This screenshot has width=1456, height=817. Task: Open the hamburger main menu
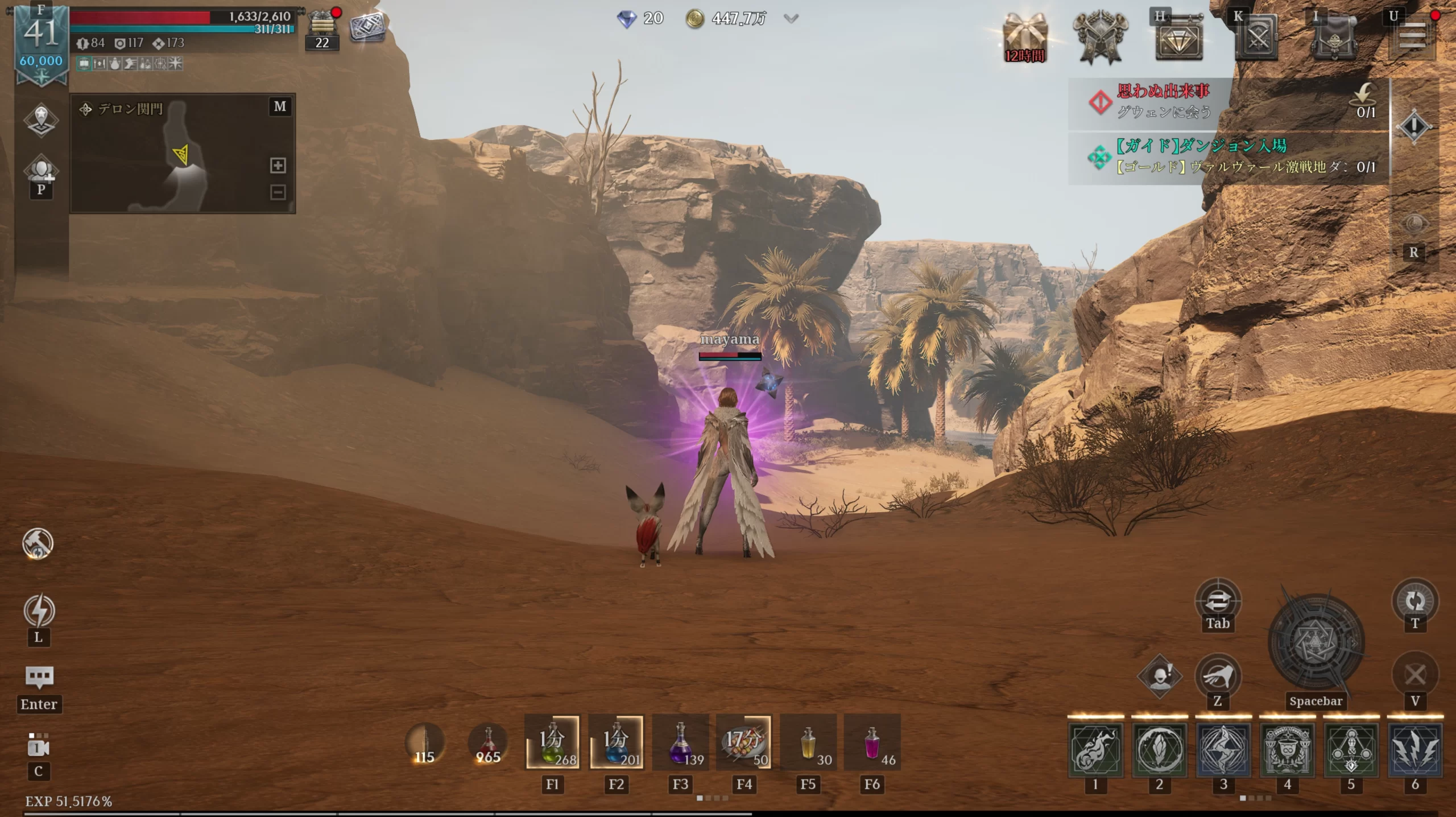tap(1413, 37)
